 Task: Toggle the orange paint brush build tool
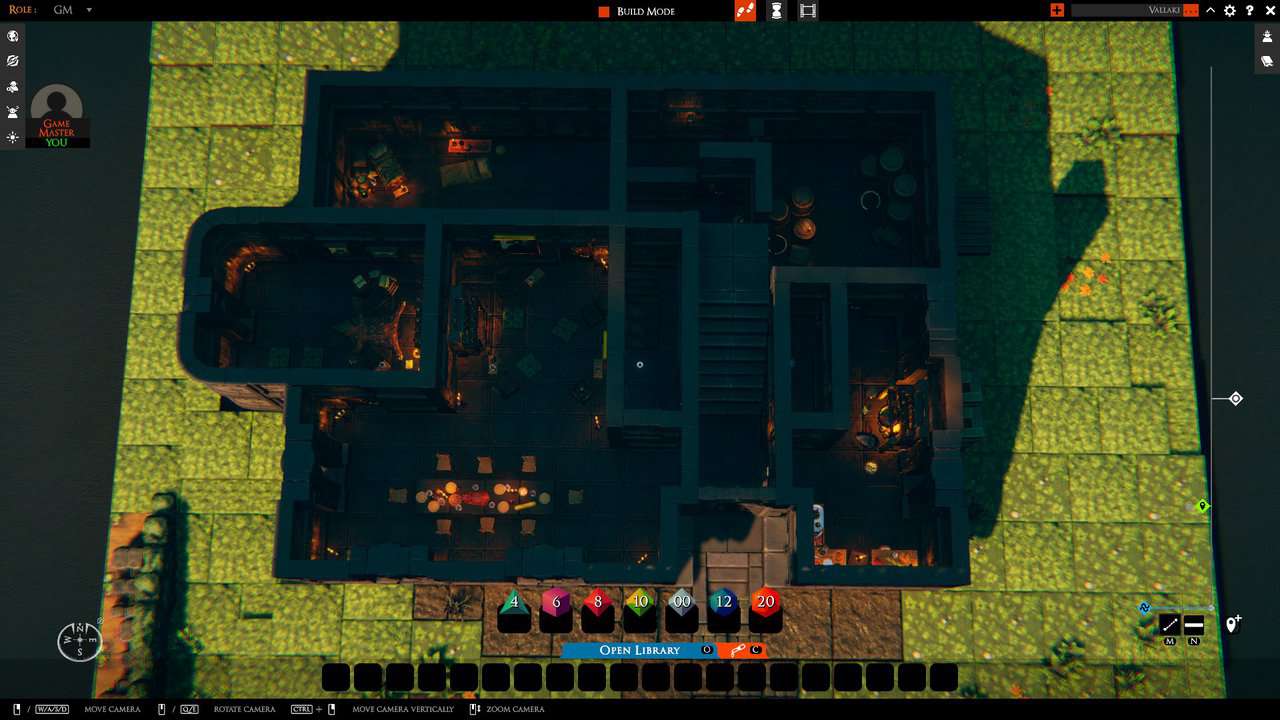click(744, 11)
